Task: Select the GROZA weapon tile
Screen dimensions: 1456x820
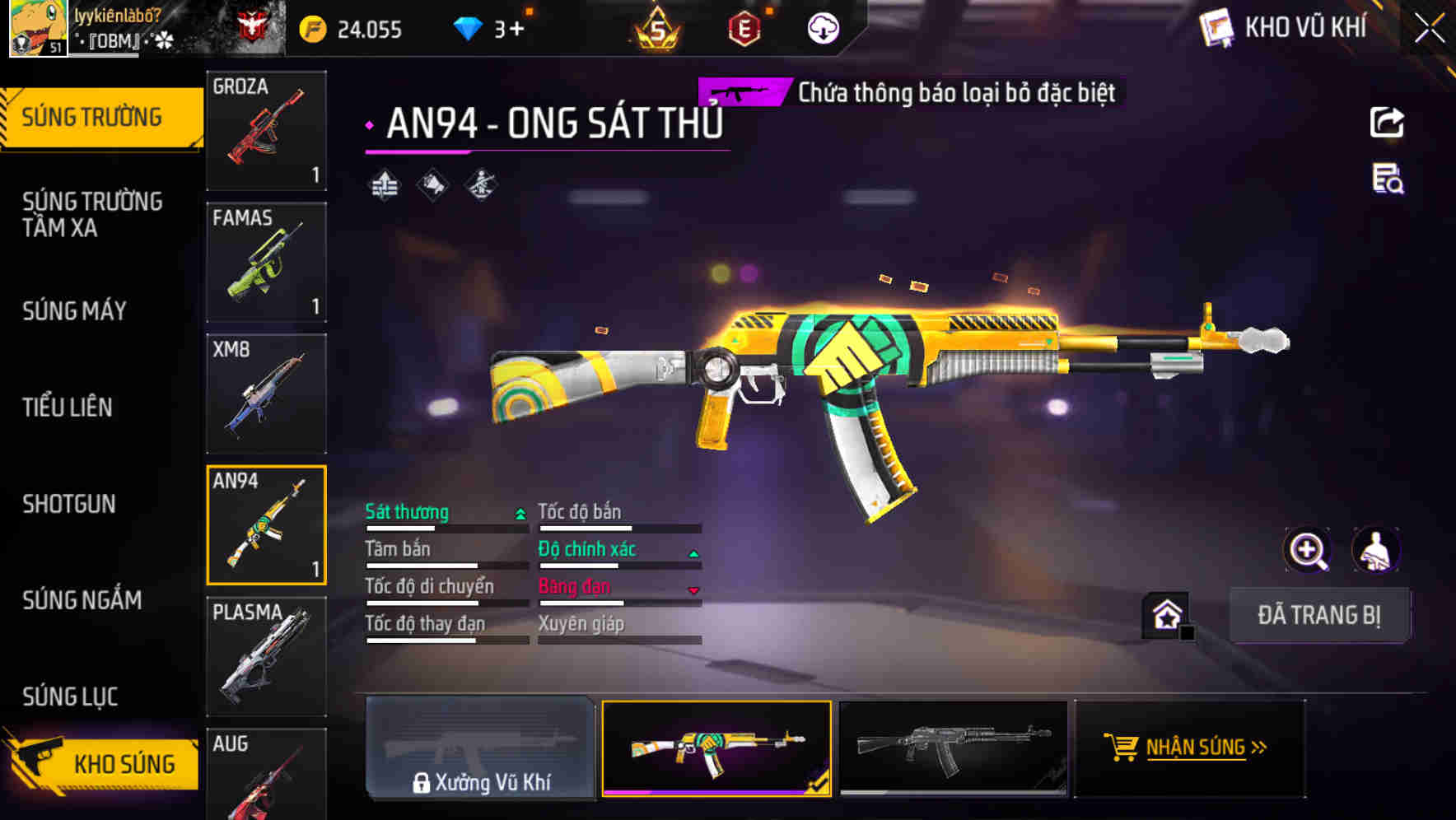Action: click(266, 130)
